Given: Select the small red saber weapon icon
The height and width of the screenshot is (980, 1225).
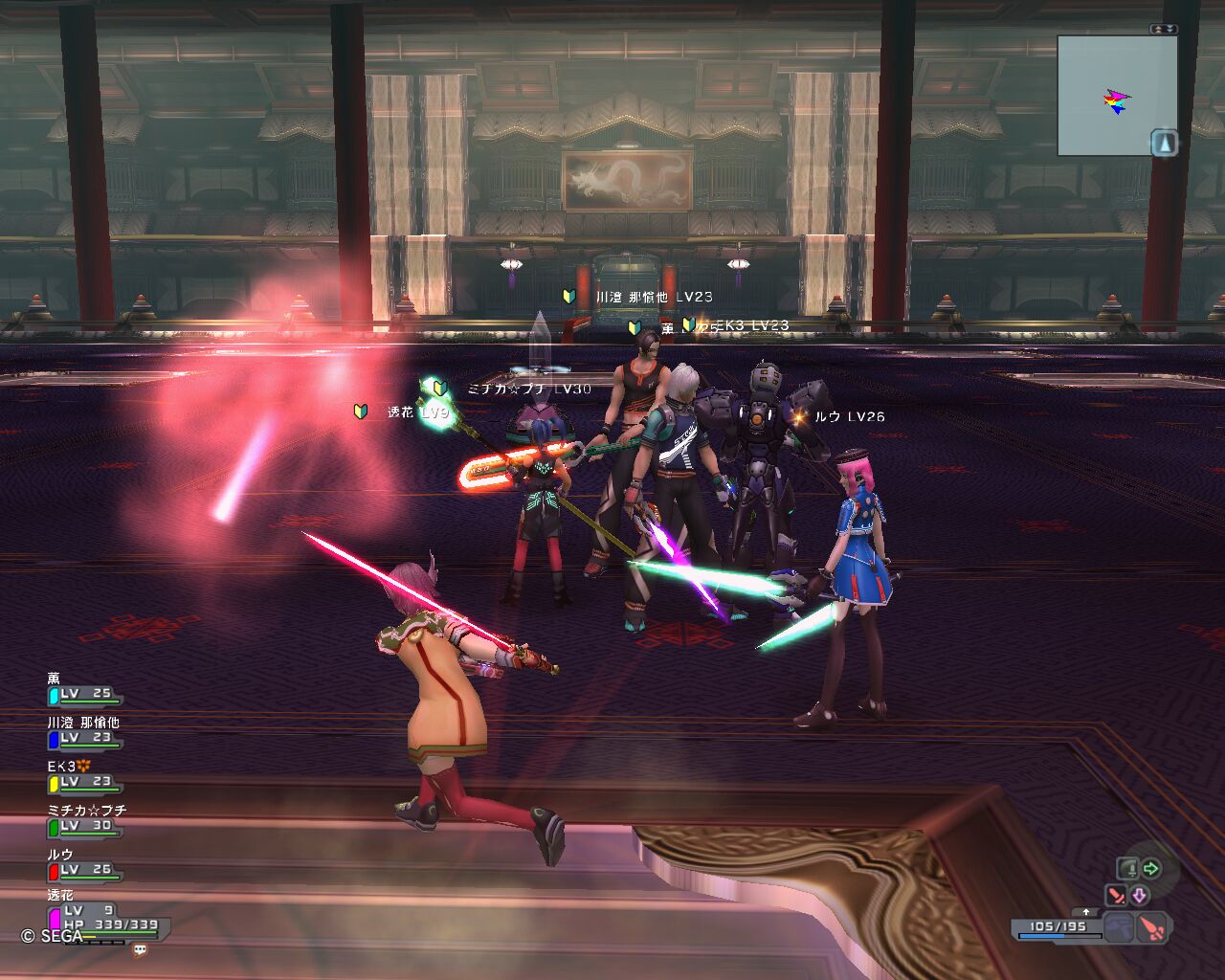Looking at the screenshot, I should [1115, 896].
